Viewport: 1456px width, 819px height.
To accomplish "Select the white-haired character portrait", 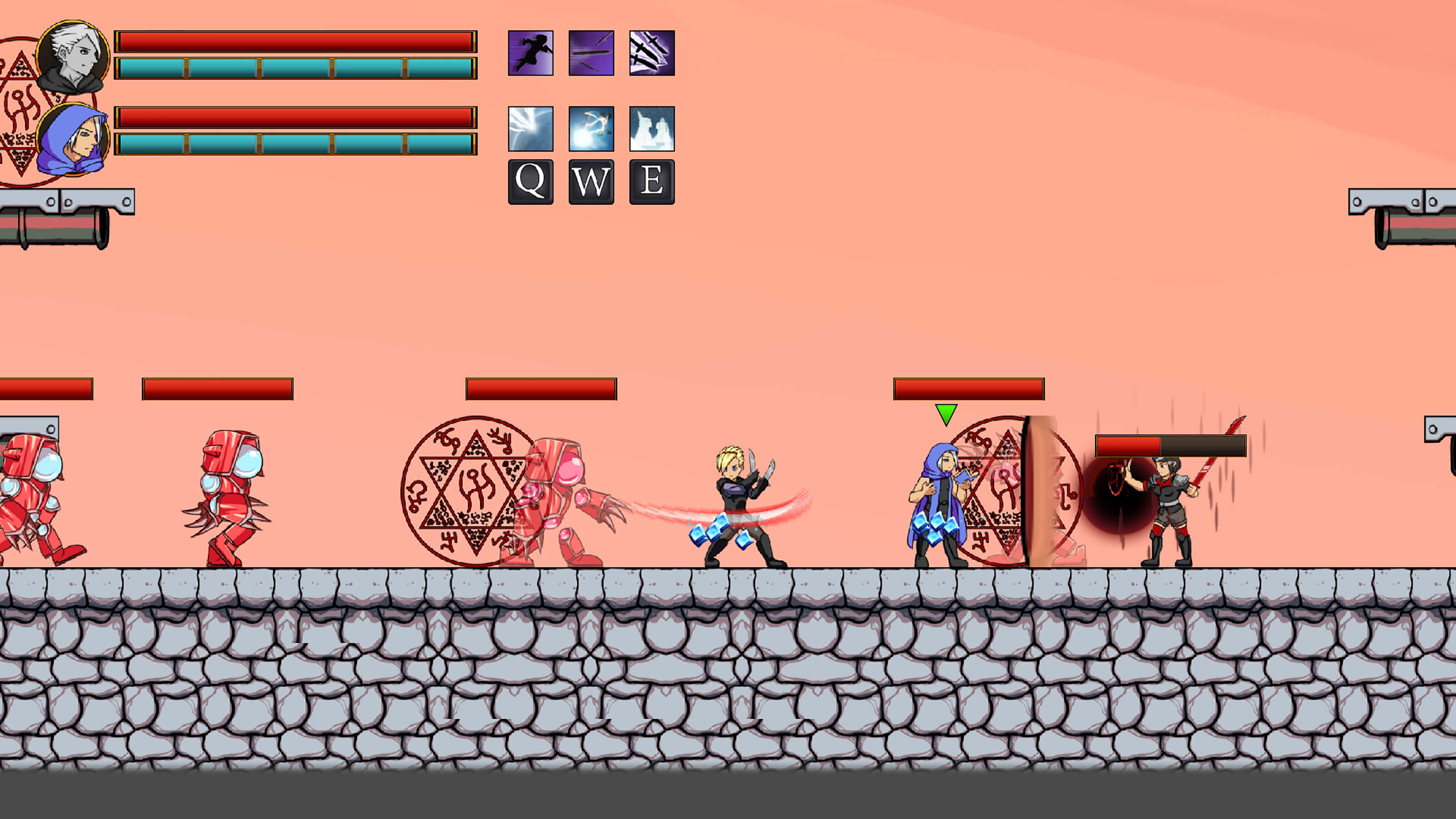I will (73, 56).
